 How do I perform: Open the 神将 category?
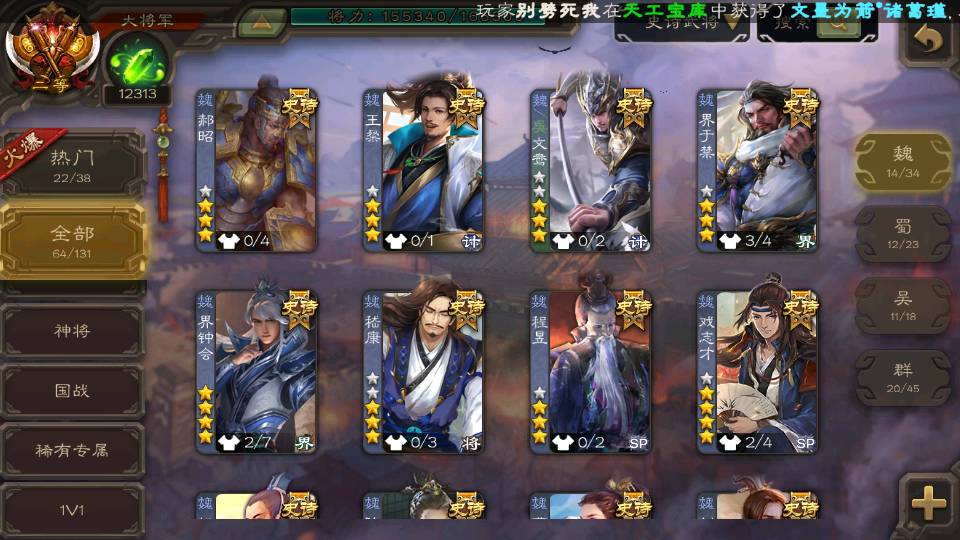tap(73, 330)
